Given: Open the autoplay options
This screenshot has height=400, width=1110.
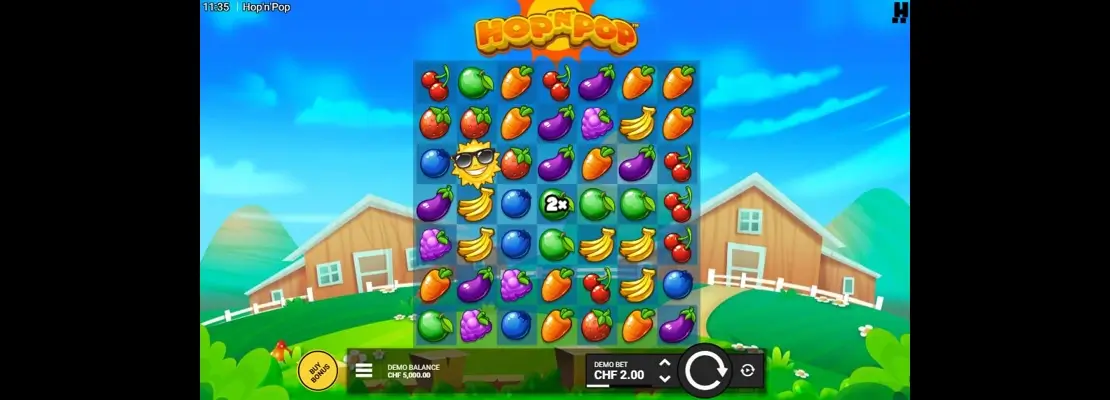Looking at the screenshot, I should coord(747,370).
